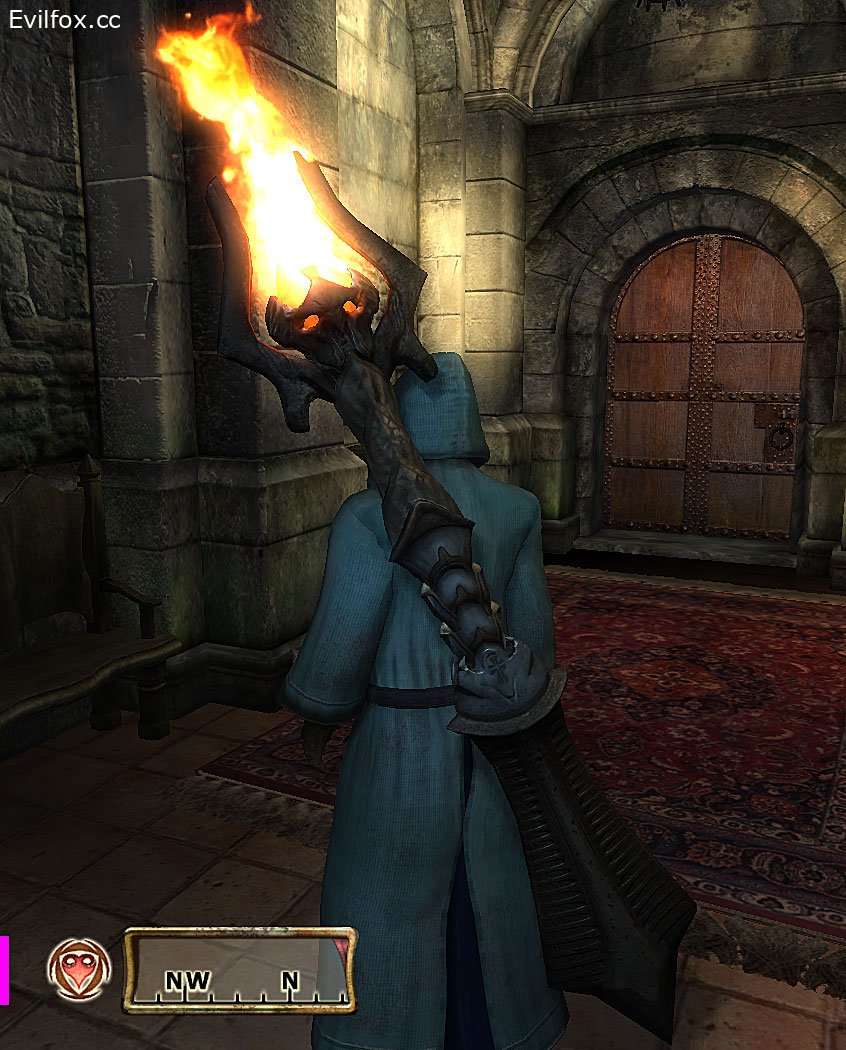Open the Evilfox.cc watermark link

[x=66, y=19]
